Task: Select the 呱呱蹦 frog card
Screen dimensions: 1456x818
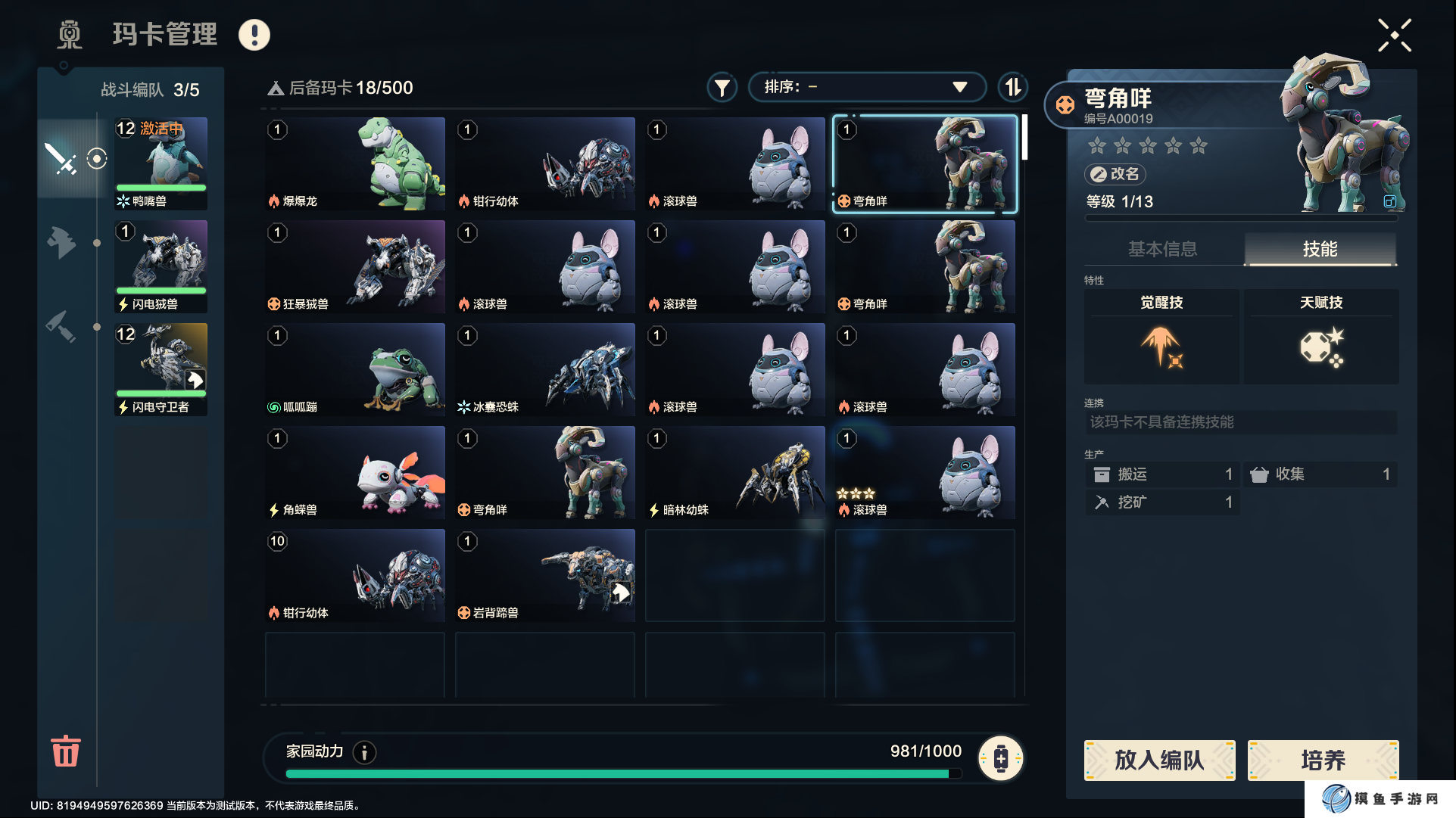Action: click(x=355, y=369)
